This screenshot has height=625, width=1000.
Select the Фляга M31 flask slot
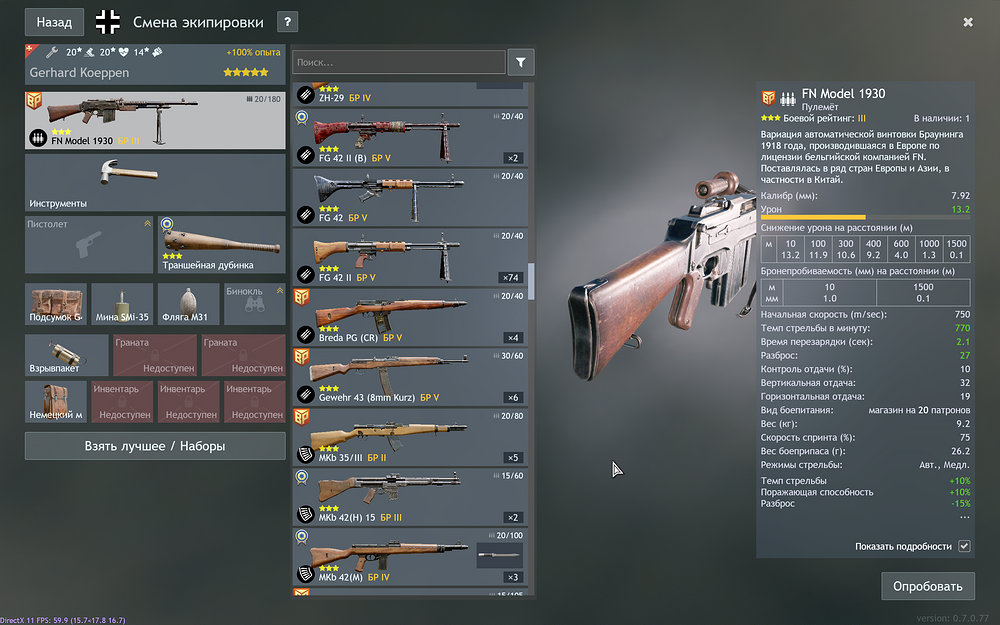point(187,304)
